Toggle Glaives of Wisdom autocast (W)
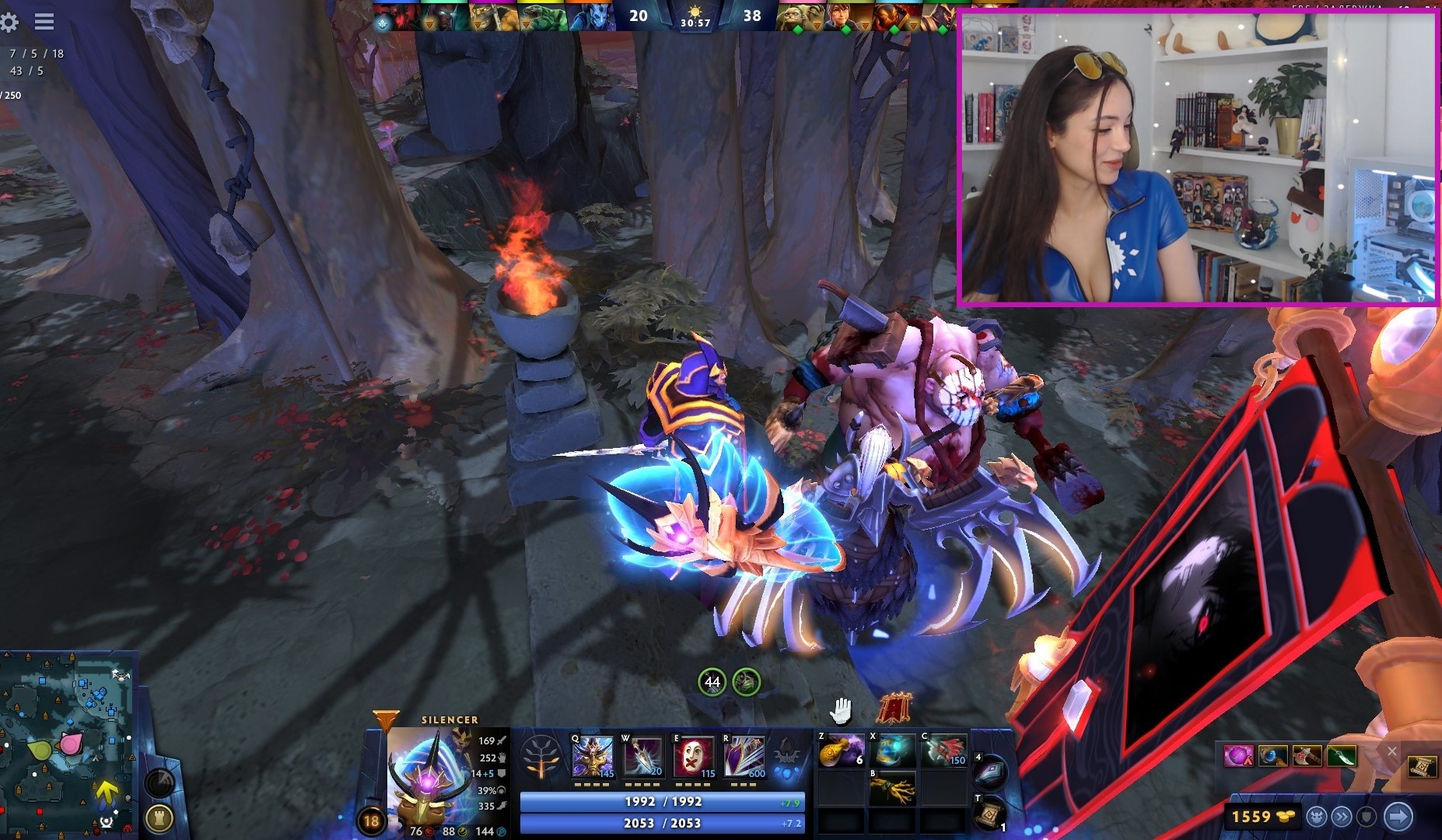Image resolution: width=1442 pixels, height=840 pixels. click(x=642, y=756)
